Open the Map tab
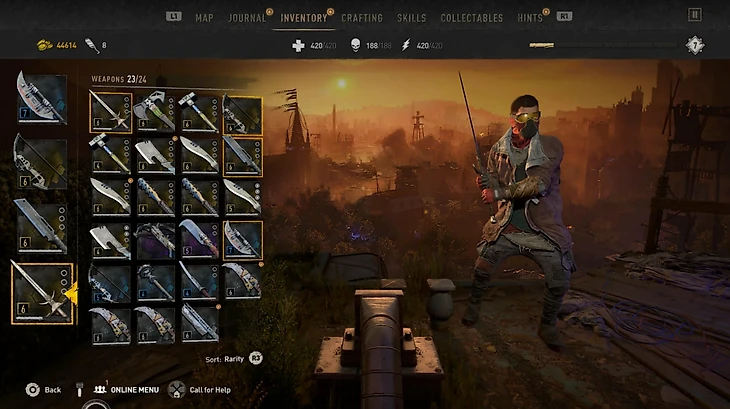 pos(204,17)
